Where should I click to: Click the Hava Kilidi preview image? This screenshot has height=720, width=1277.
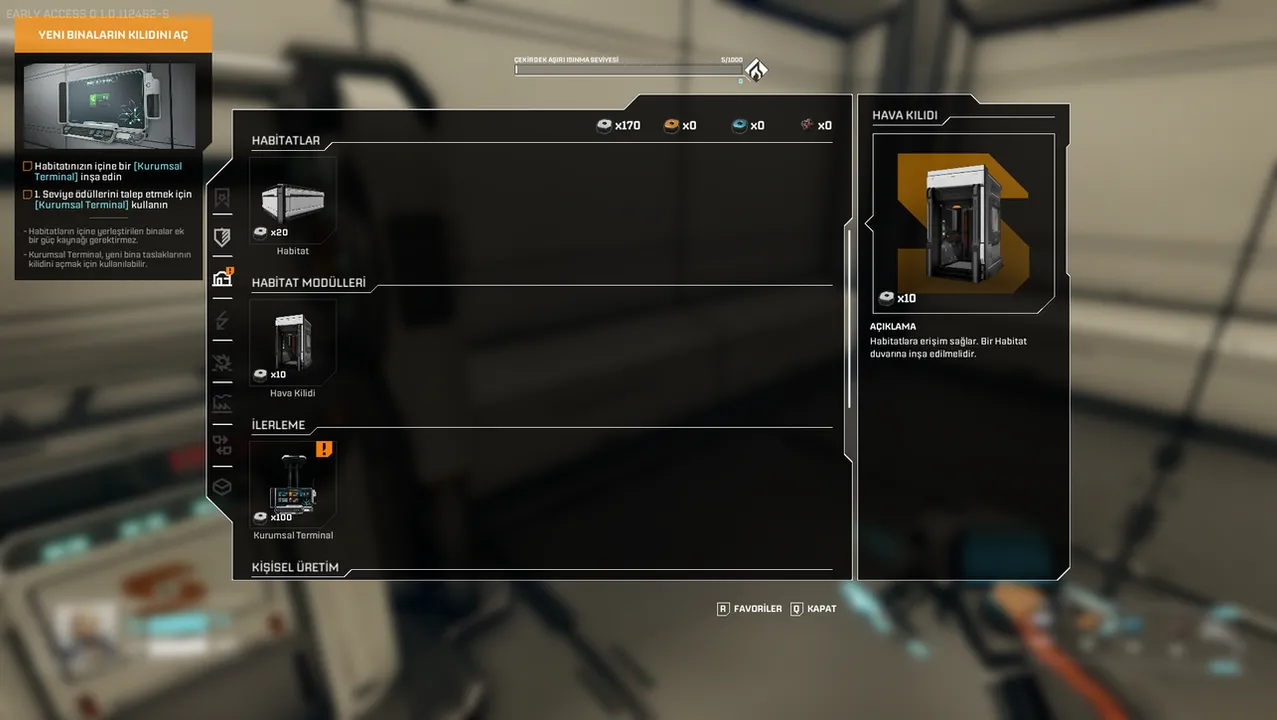(963, 223)
